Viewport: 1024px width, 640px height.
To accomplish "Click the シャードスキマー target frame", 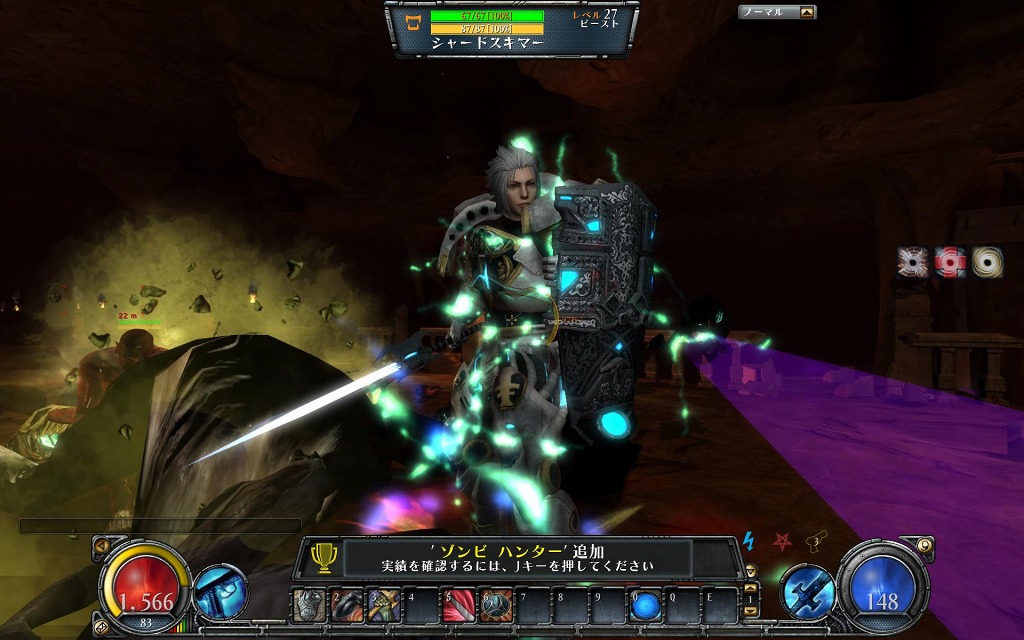I will click(511, 29).
